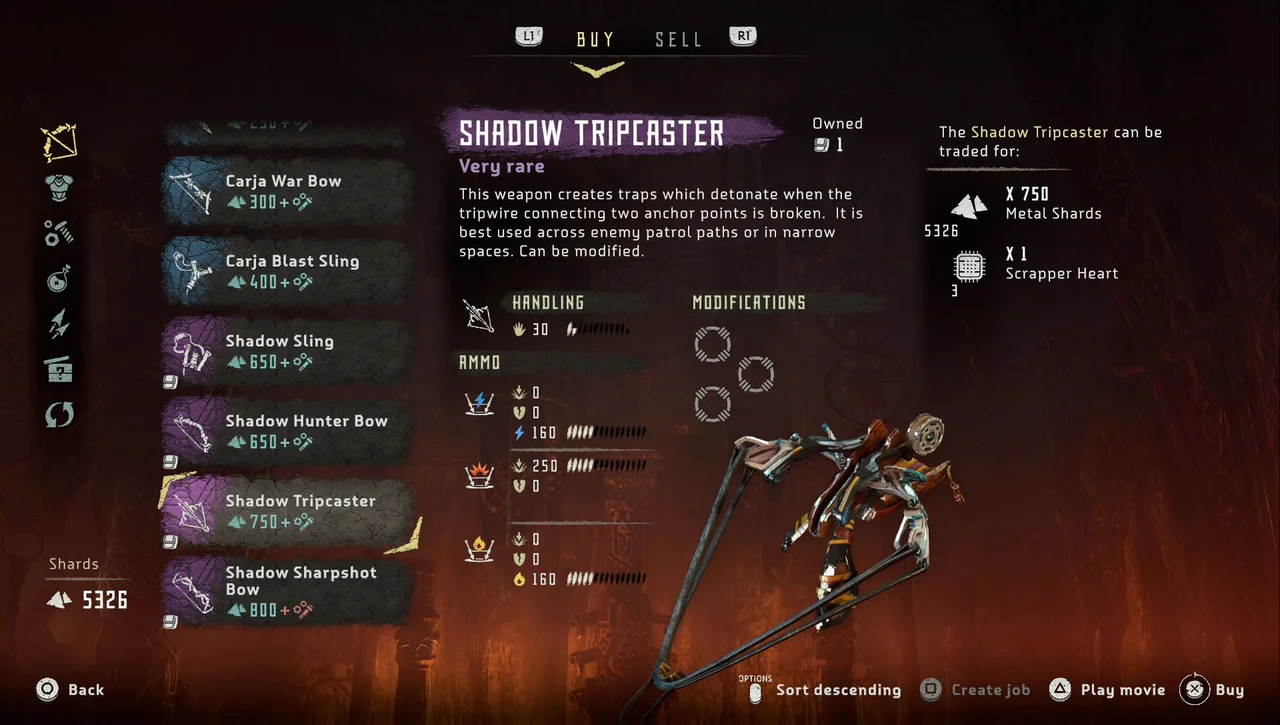This screenshot has height=725, width=1280.
Task: Select the weapons shop category bow icon
Action: (x=58, y=142)
